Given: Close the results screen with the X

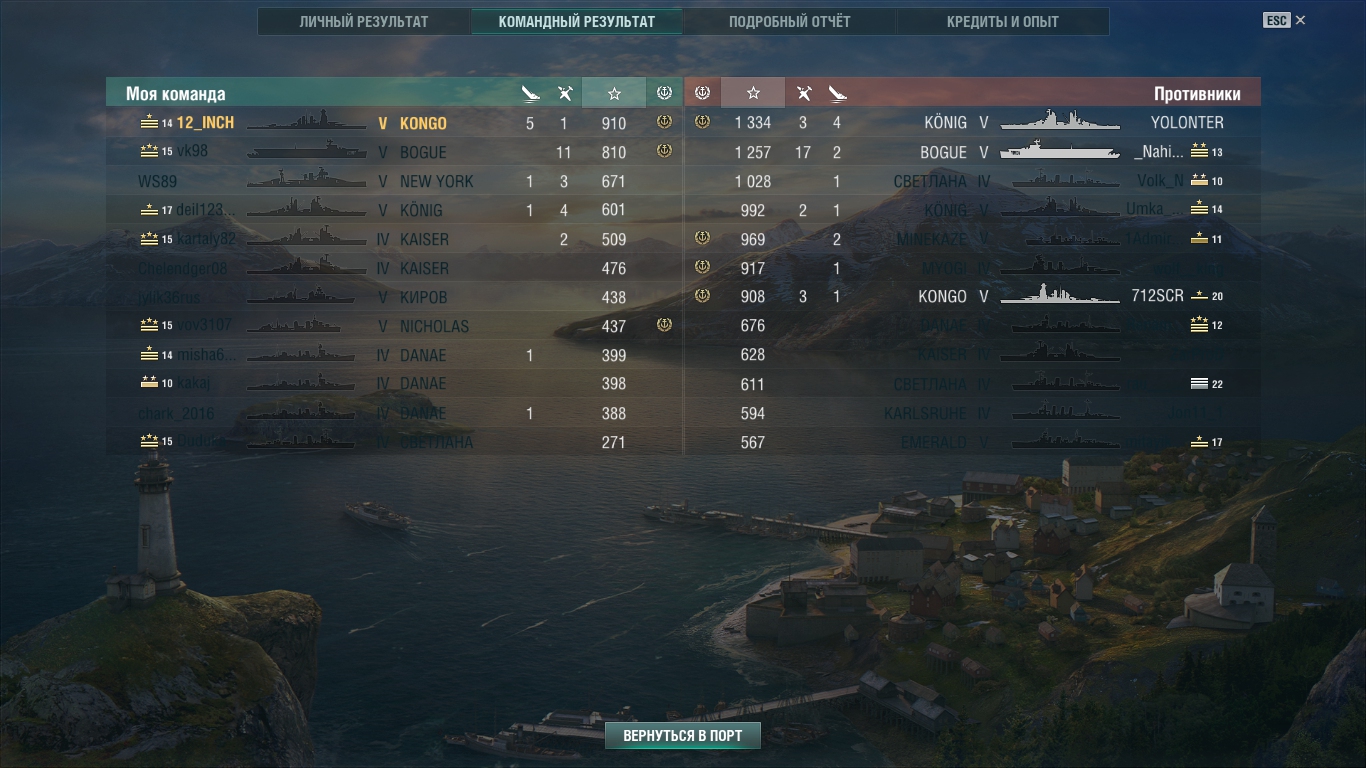Looking at the screenshot, I should pyautogui.click(x=1300, y=20).
